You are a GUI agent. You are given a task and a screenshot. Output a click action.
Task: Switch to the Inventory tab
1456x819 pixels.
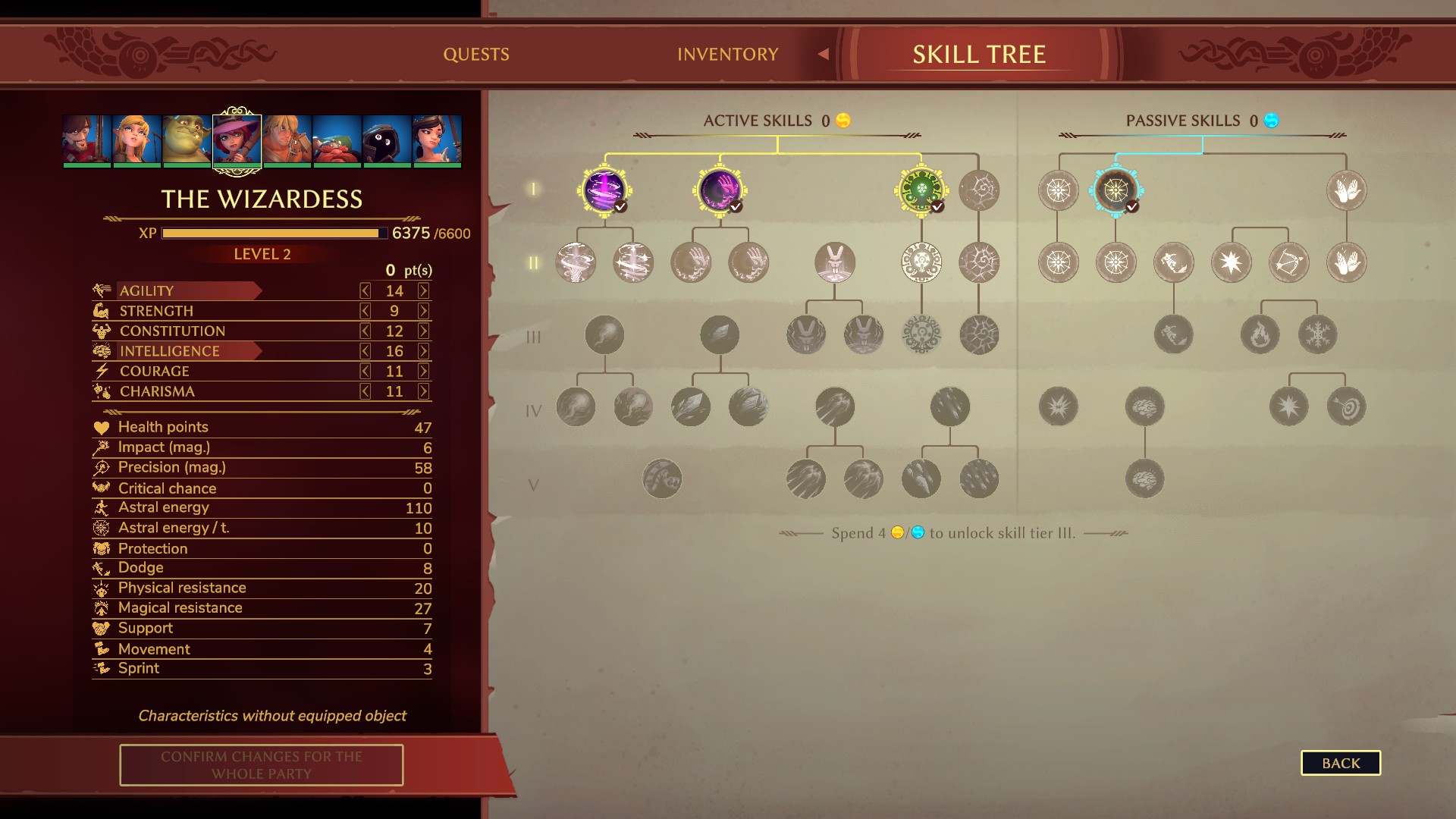pyautogui.click(x=727, y=55)
